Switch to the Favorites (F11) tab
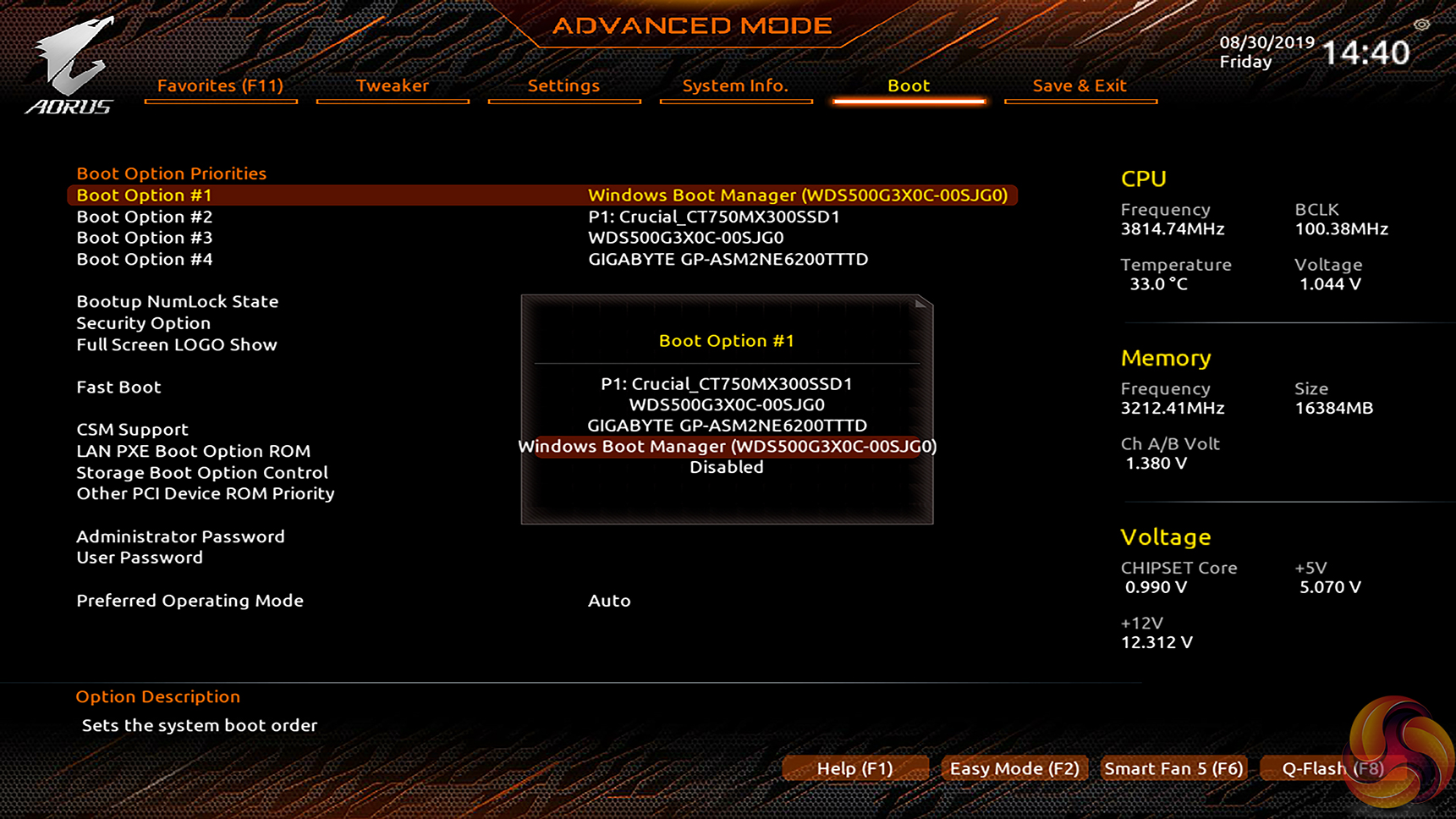 click(x=220, y=85)
